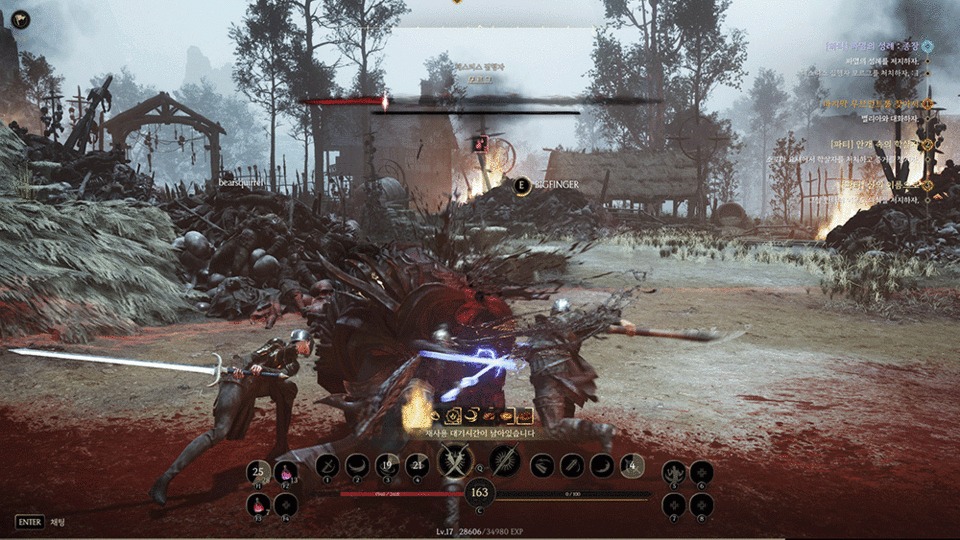960x540 pixels.
Task: Select the skill on cooldown showing 19
Action: [388, 465]
